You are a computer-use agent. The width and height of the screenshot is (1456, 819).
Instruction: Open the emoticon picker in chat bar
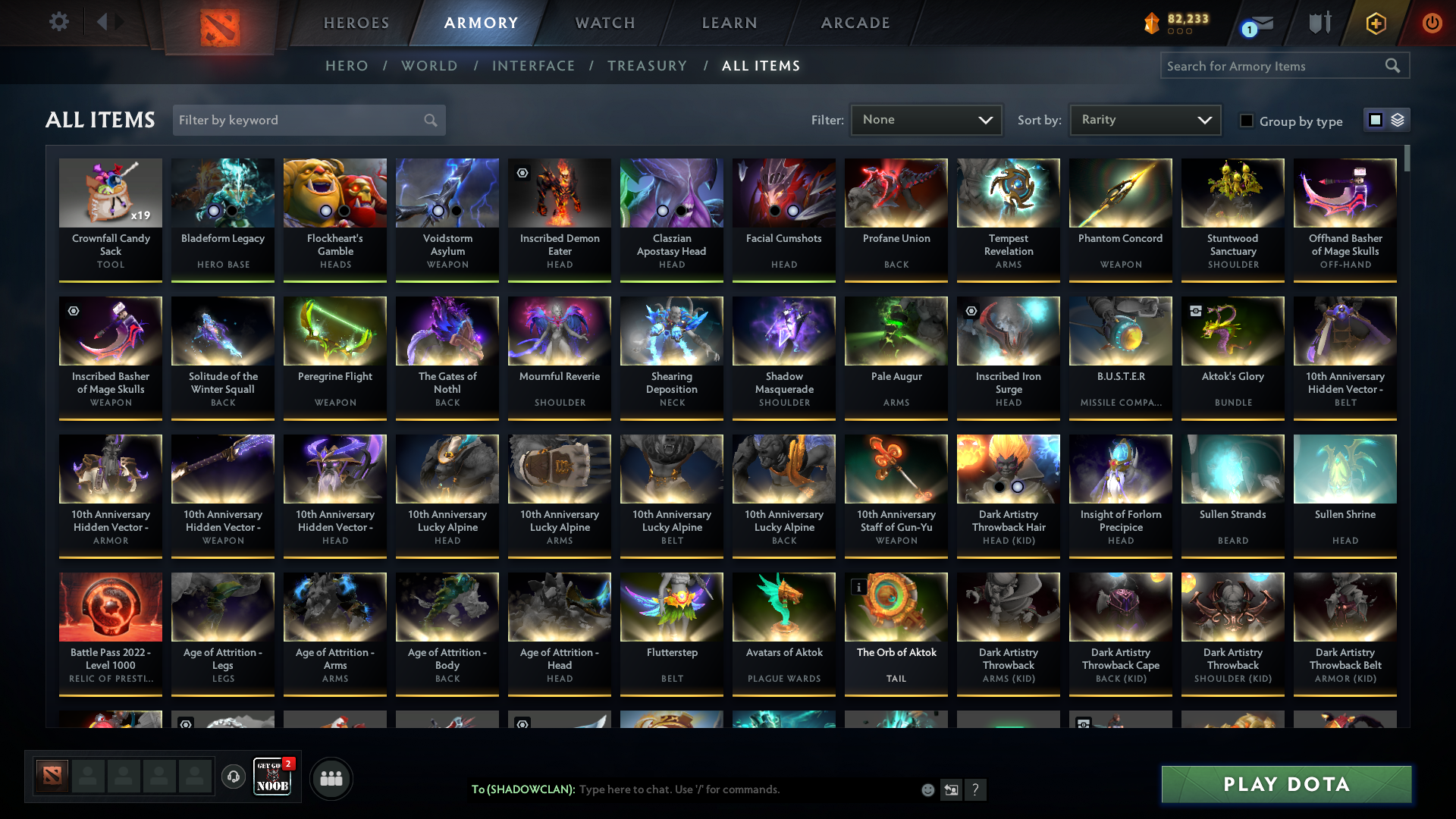pos(927,789)
